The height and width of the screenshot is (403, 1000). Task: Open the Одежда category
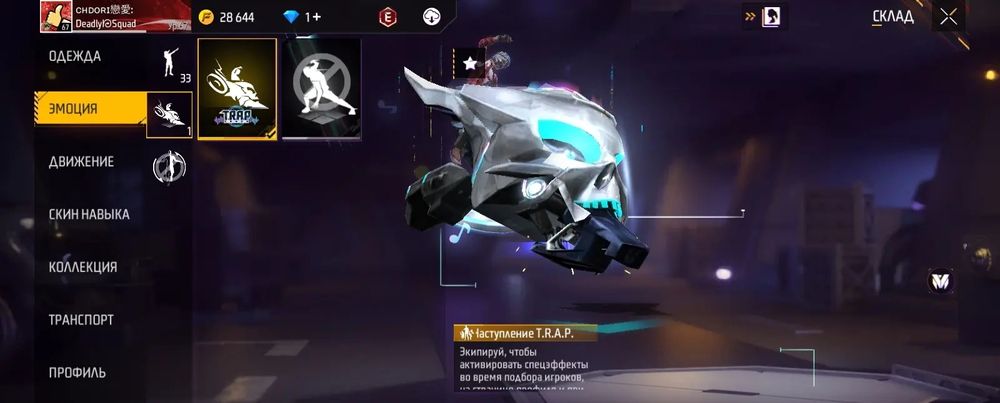76,57
